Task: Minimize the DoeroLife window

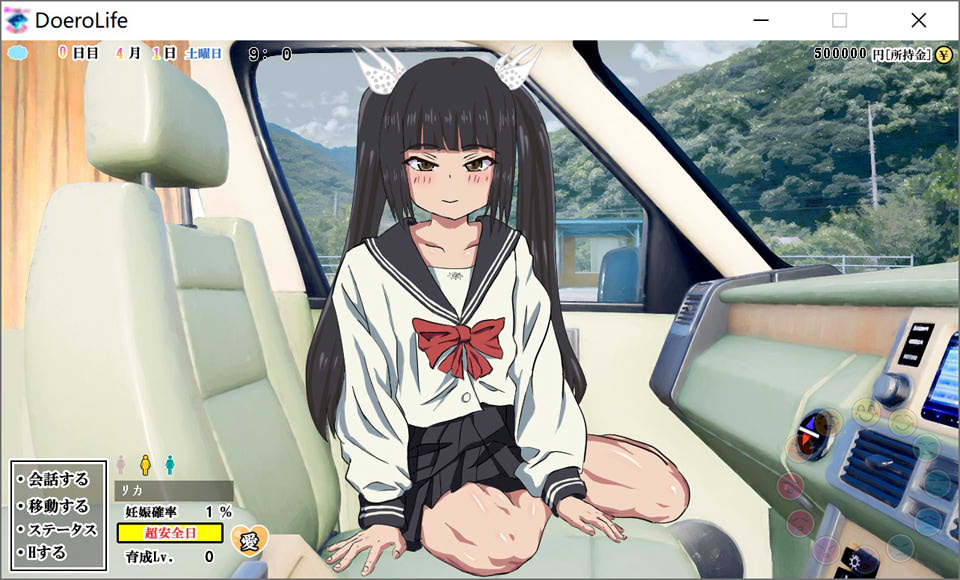Action: [x=761, y=20]
